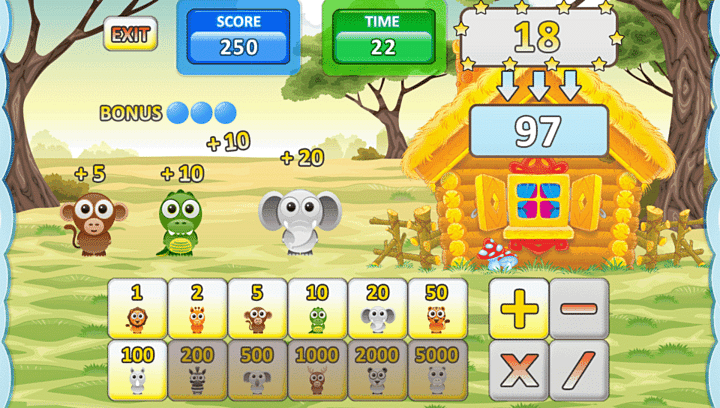Pick the greyed 500 value tile
This screenshot has width=720, height=408.
tap(257, 369)
